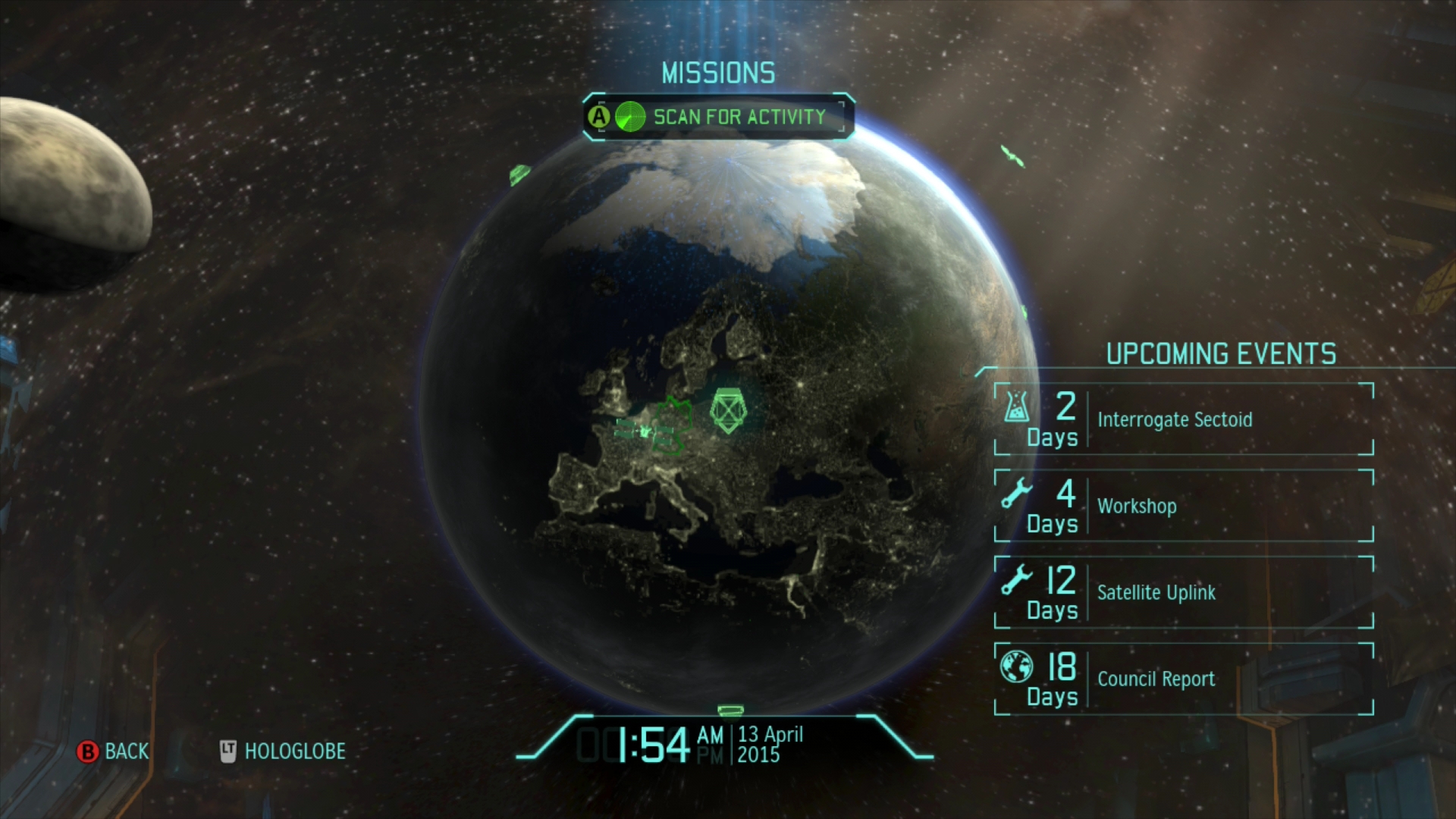
Task: Start Scan for Activity
Action: (x=718, y=117)
